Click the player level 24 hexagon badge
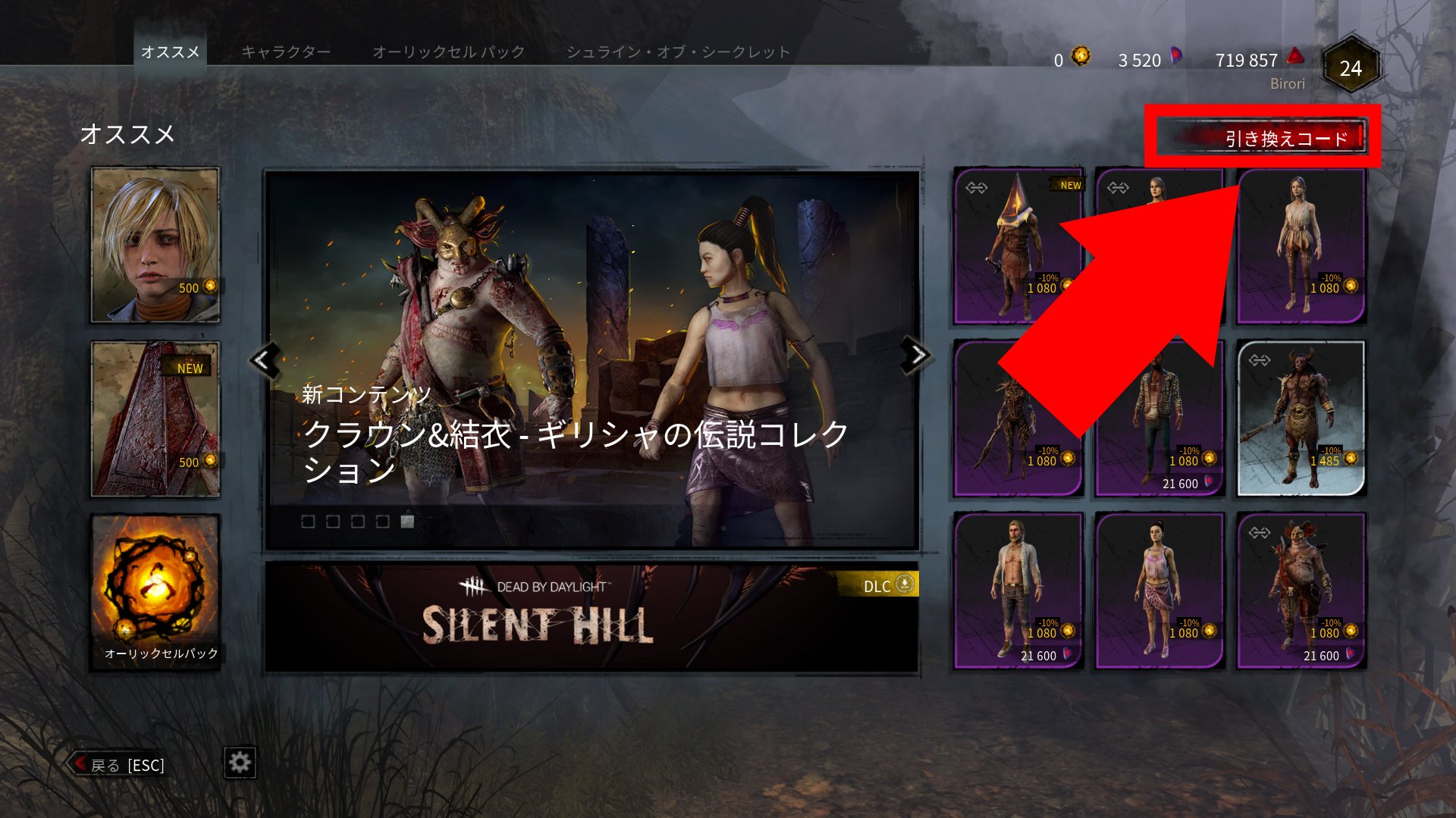 (x=1352, y=67)
